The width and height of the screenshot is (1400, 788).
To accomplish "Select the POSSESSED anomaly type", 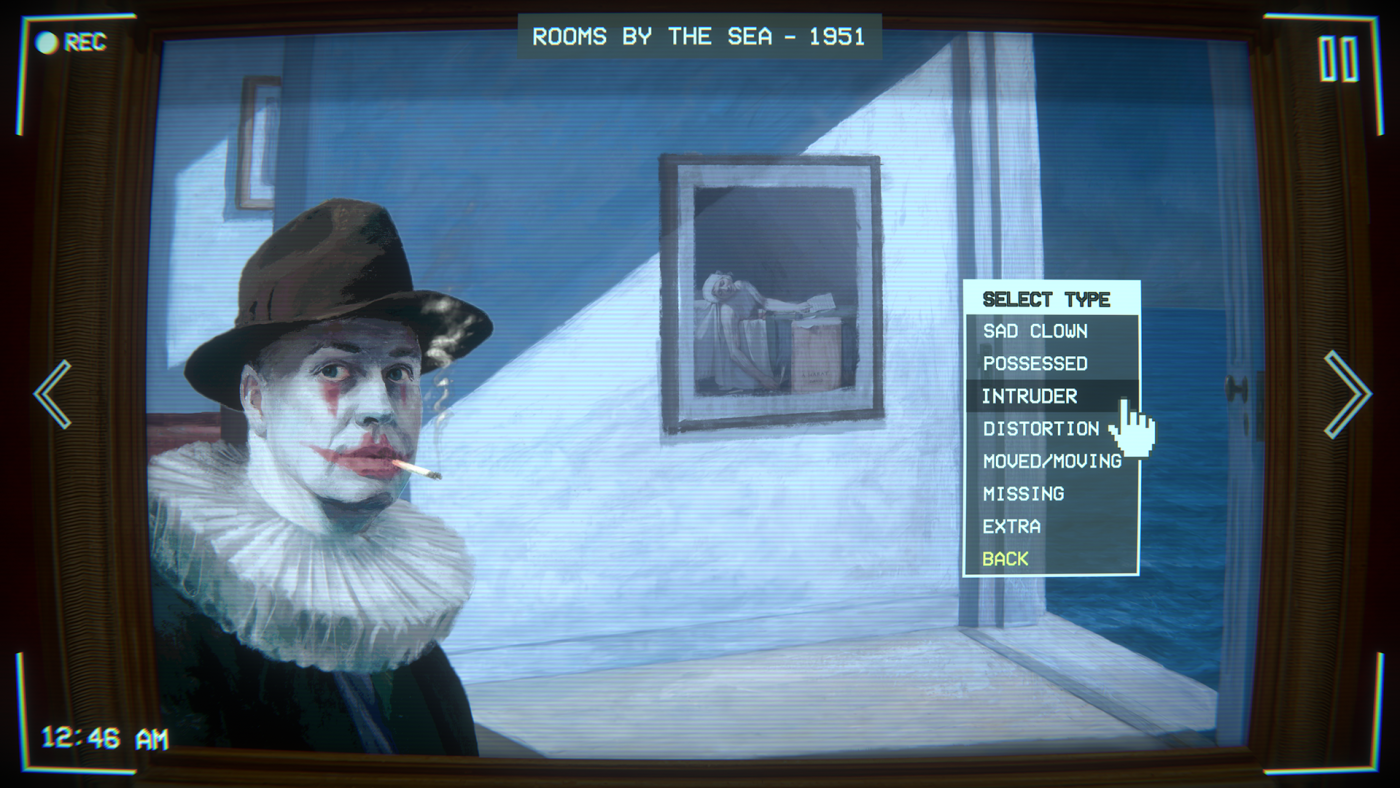I will click(x=1034, y=363).
